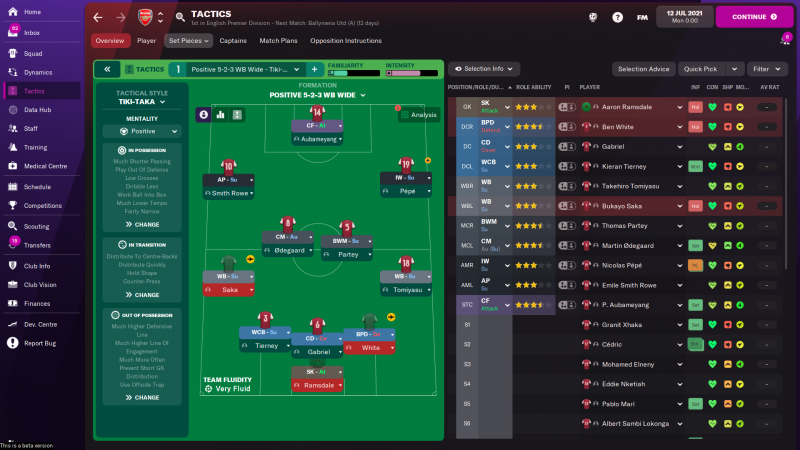Open the Match Plans tab

tap(277, 41)
